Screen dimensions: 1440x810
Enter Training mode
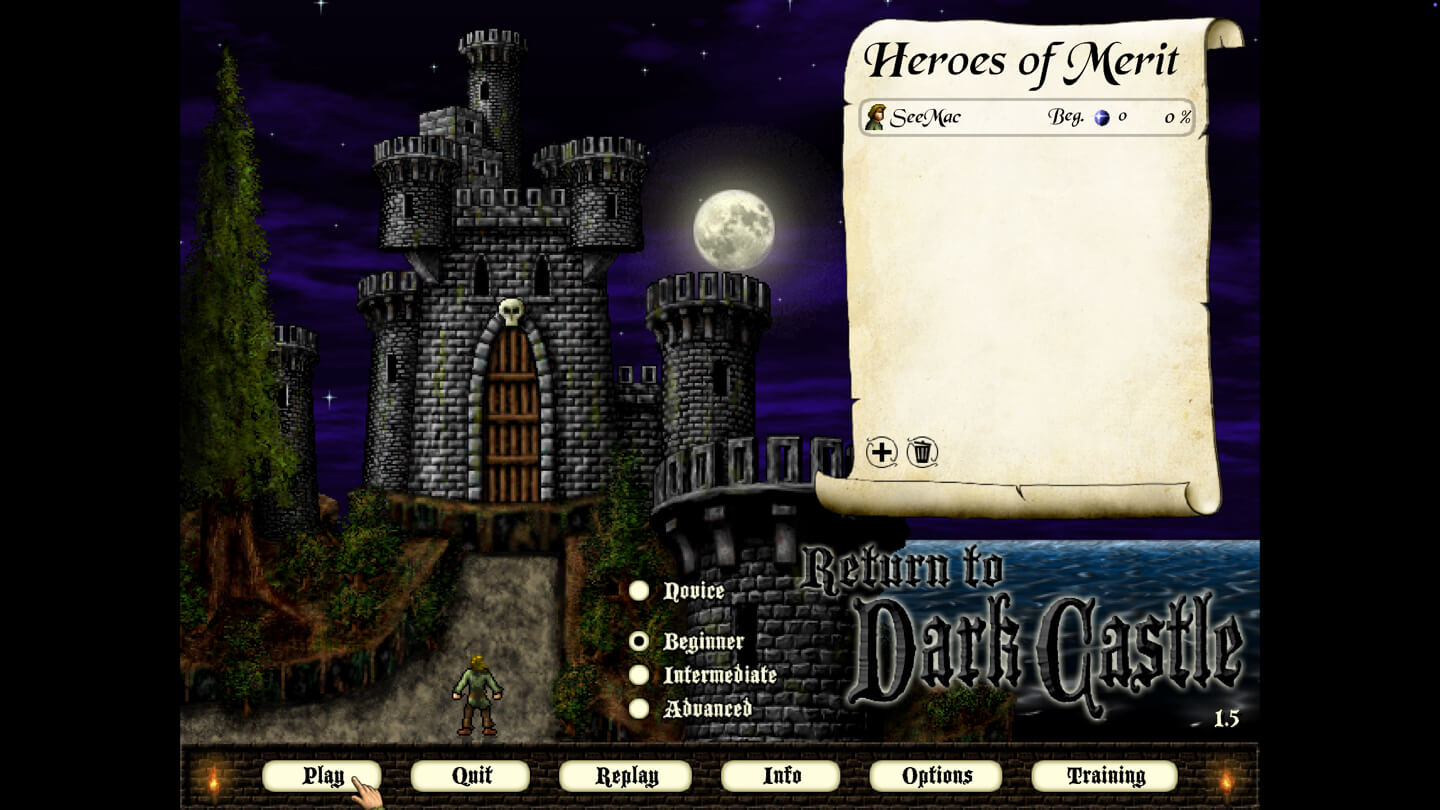(1104, 776)
